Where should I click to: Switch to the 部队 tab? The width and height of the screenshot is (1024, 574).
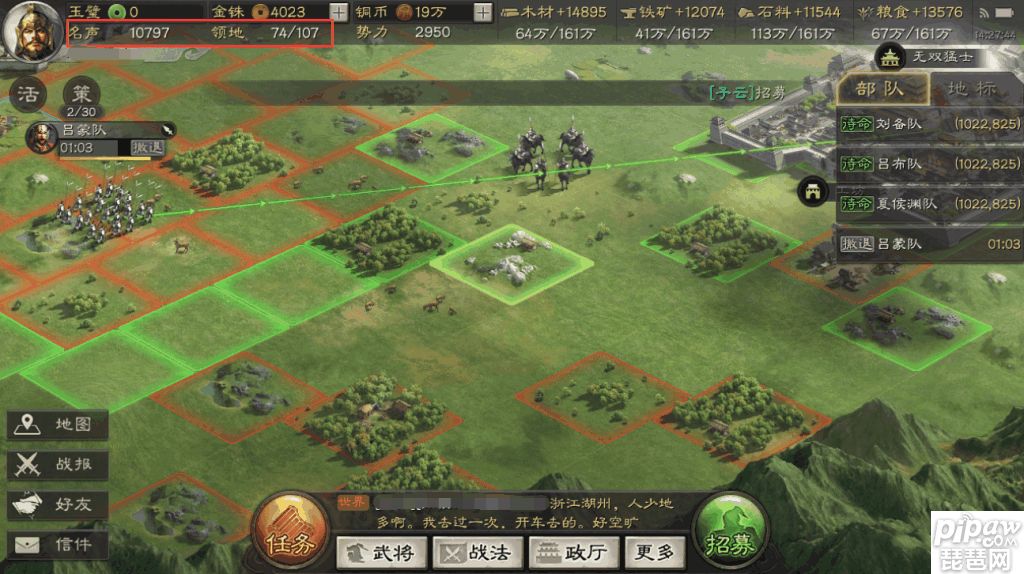click(x=880, y=89)
